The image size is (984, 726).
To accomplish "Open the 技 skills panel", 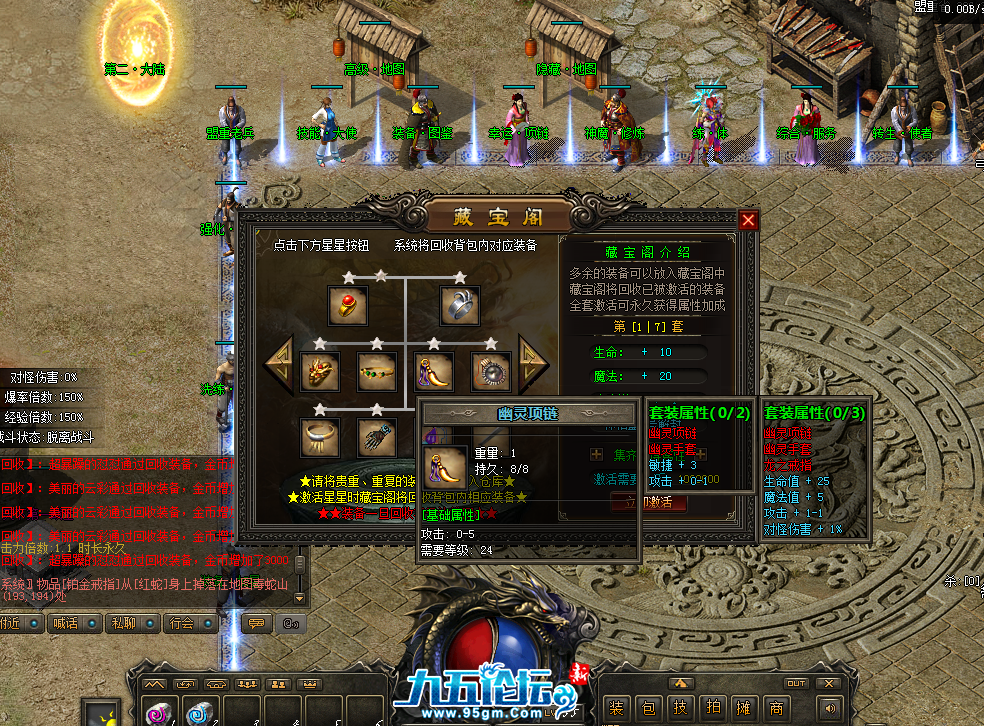I will tap(681, 708).
